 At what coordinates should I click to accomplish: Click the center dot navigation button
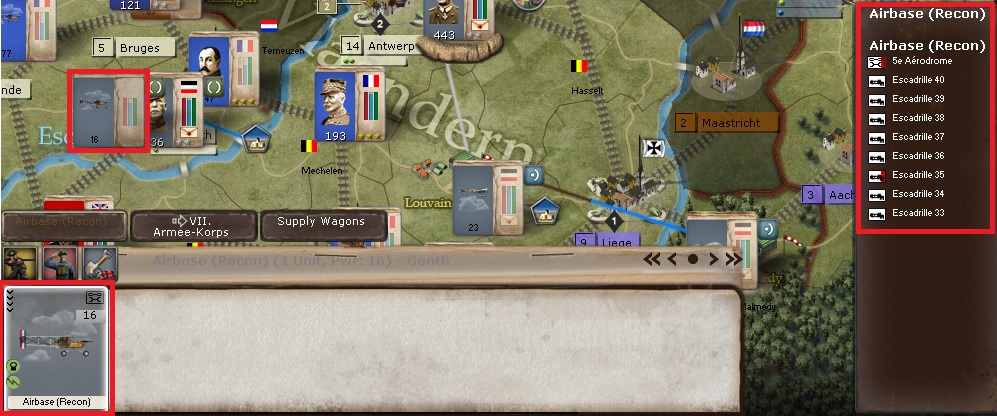(692, 259)
